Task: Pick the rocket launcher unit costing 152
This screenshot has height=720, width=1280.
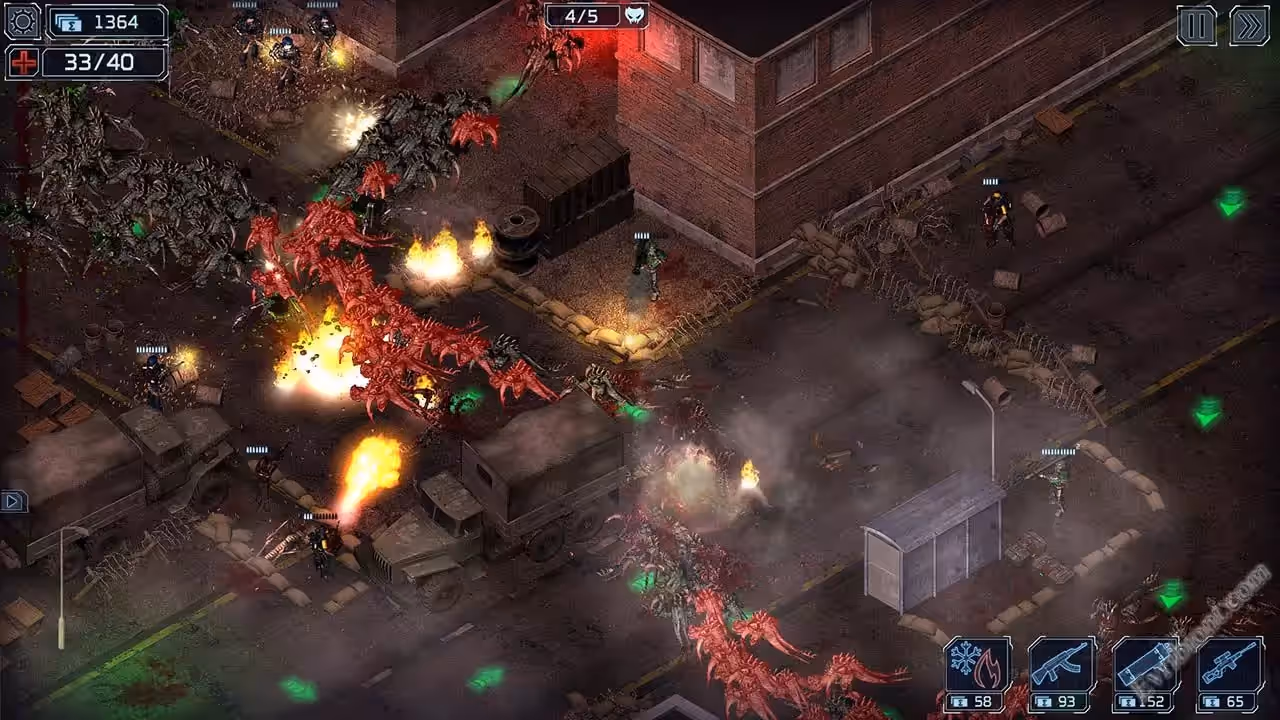Action: coord(1145,673)
